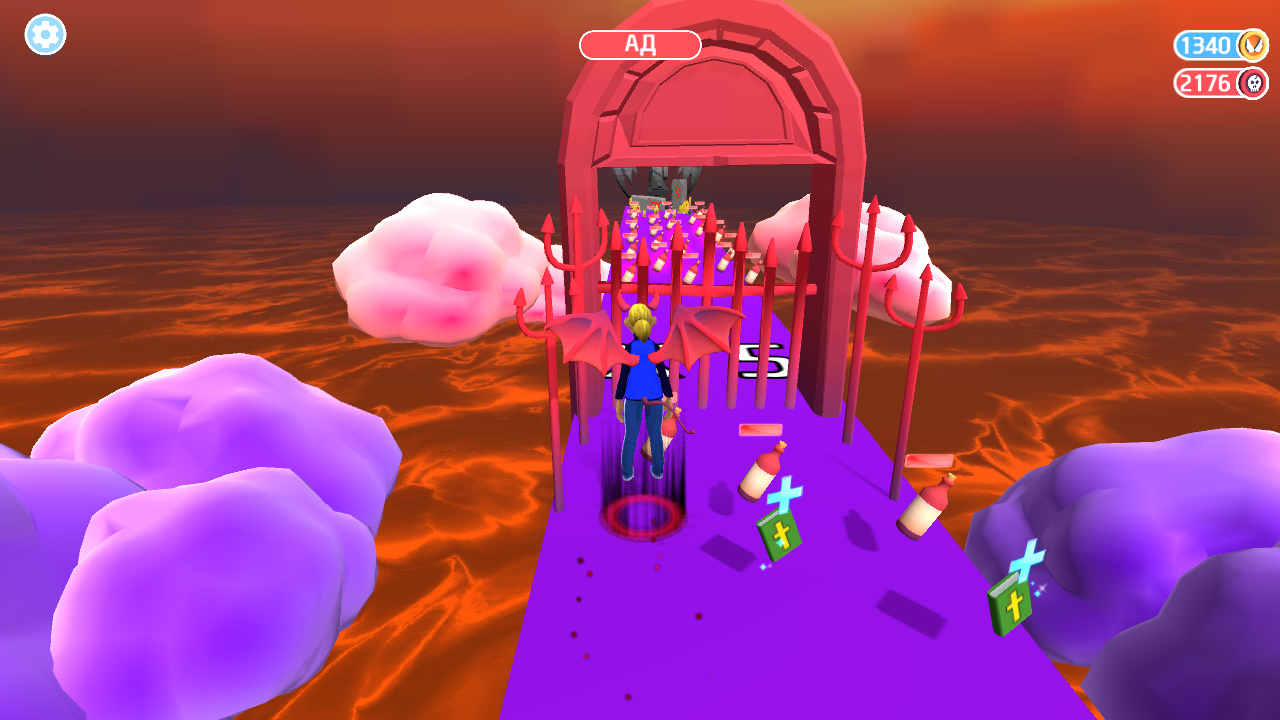This screenshot has width=1280, height=720.
Task: Click the horizontal red pill bar pickup
Action: 760,429
